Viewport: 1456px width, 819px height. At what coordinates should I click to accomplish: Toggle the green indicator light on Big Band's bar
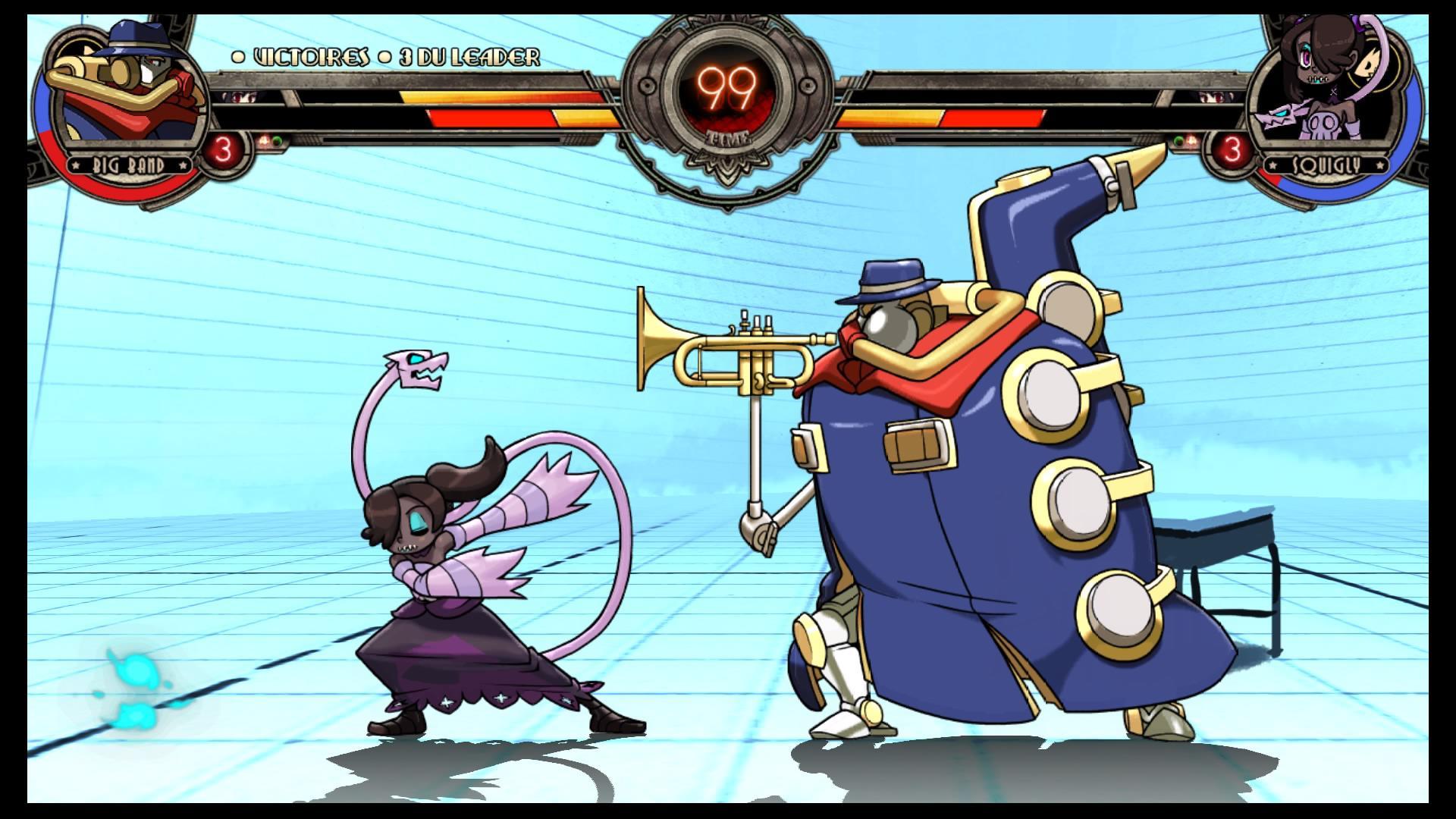coord(278,140)
